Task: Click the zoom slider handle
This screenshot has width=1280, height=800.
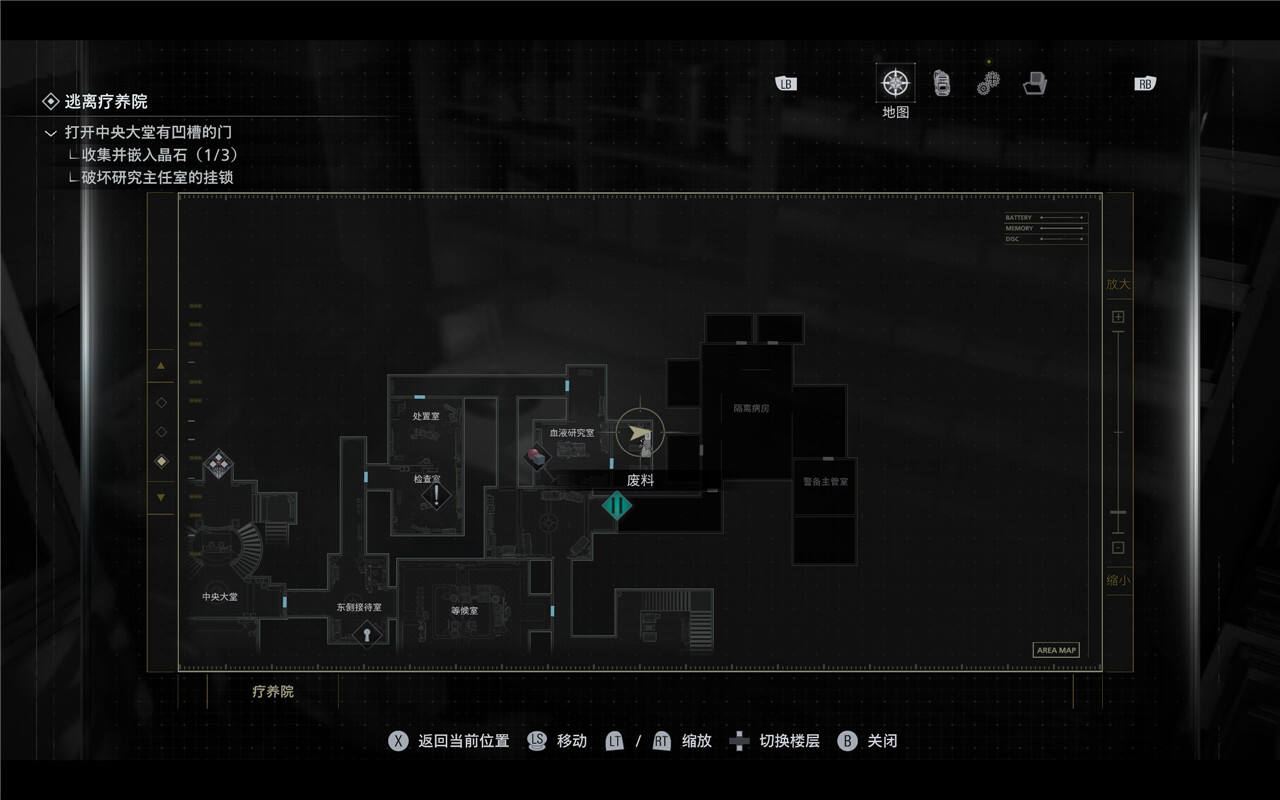Action: tap(1118, 512)
